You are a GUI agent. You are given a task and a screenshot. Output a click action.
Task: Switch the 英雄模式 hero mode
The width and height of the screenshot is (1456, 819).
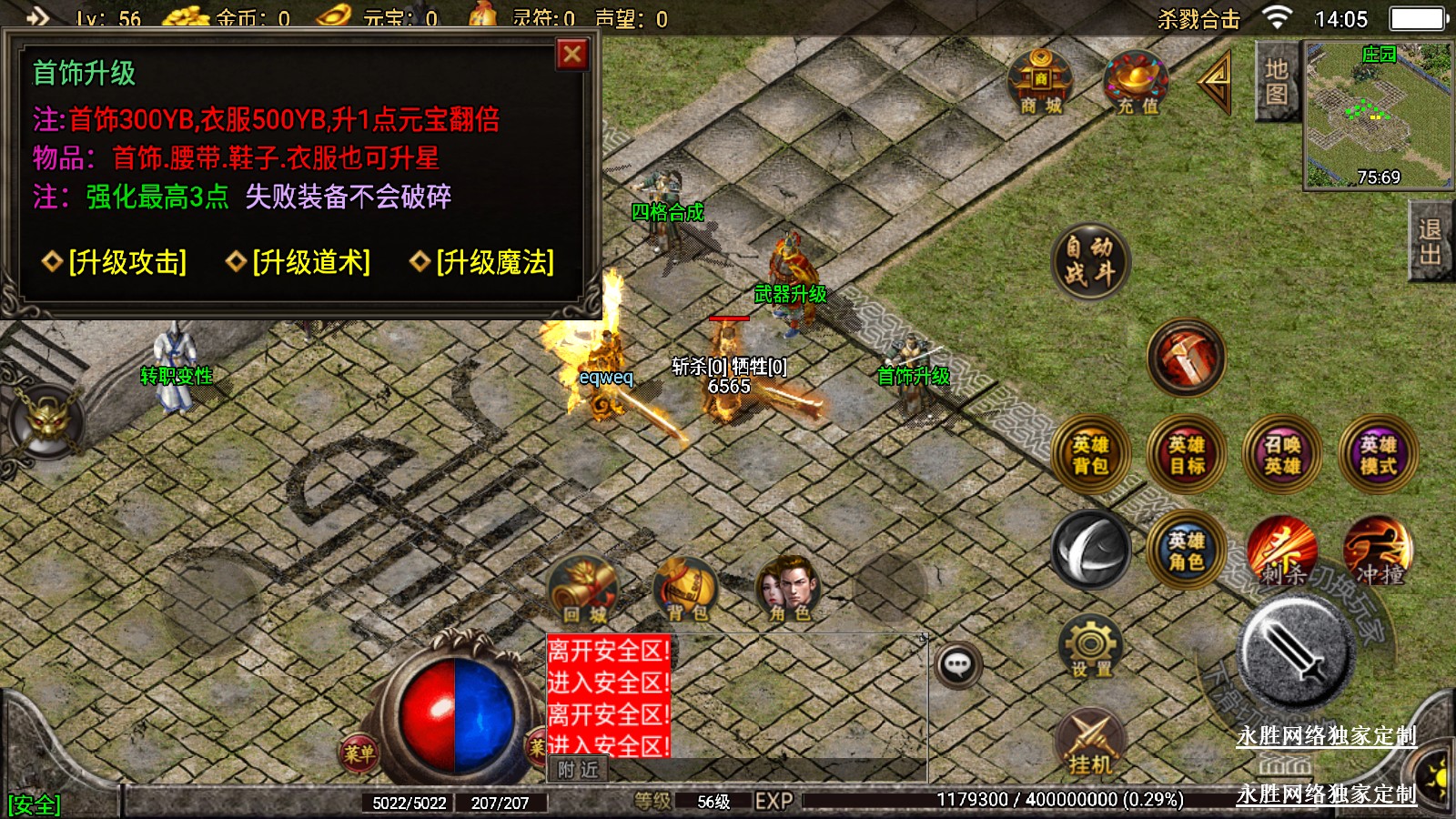tap(1378, 455)
